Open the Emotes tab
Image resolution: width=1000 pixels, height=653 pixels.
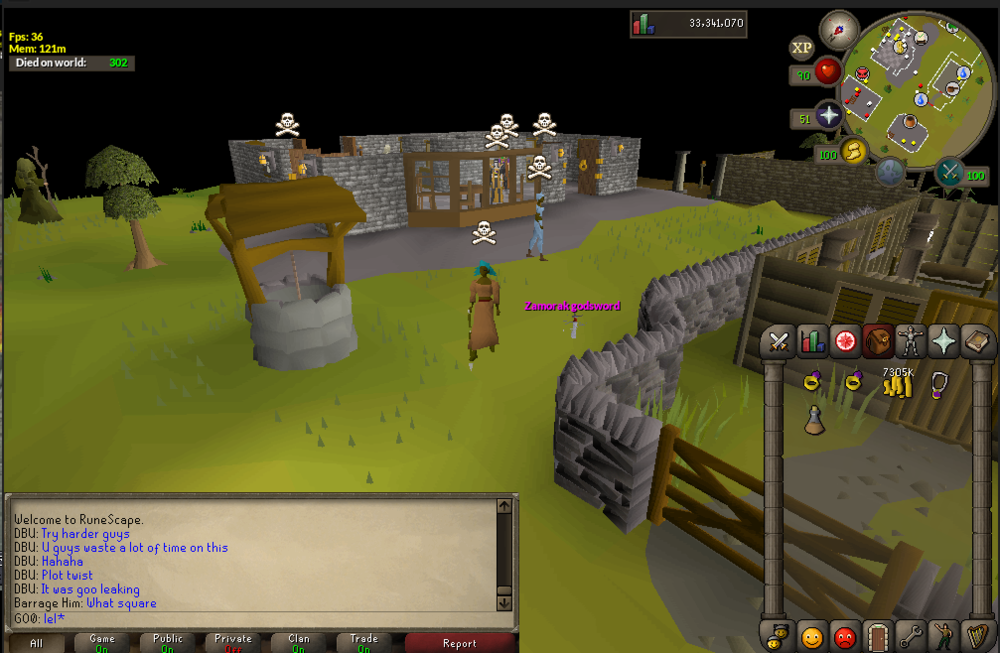(x=944, y=635)
